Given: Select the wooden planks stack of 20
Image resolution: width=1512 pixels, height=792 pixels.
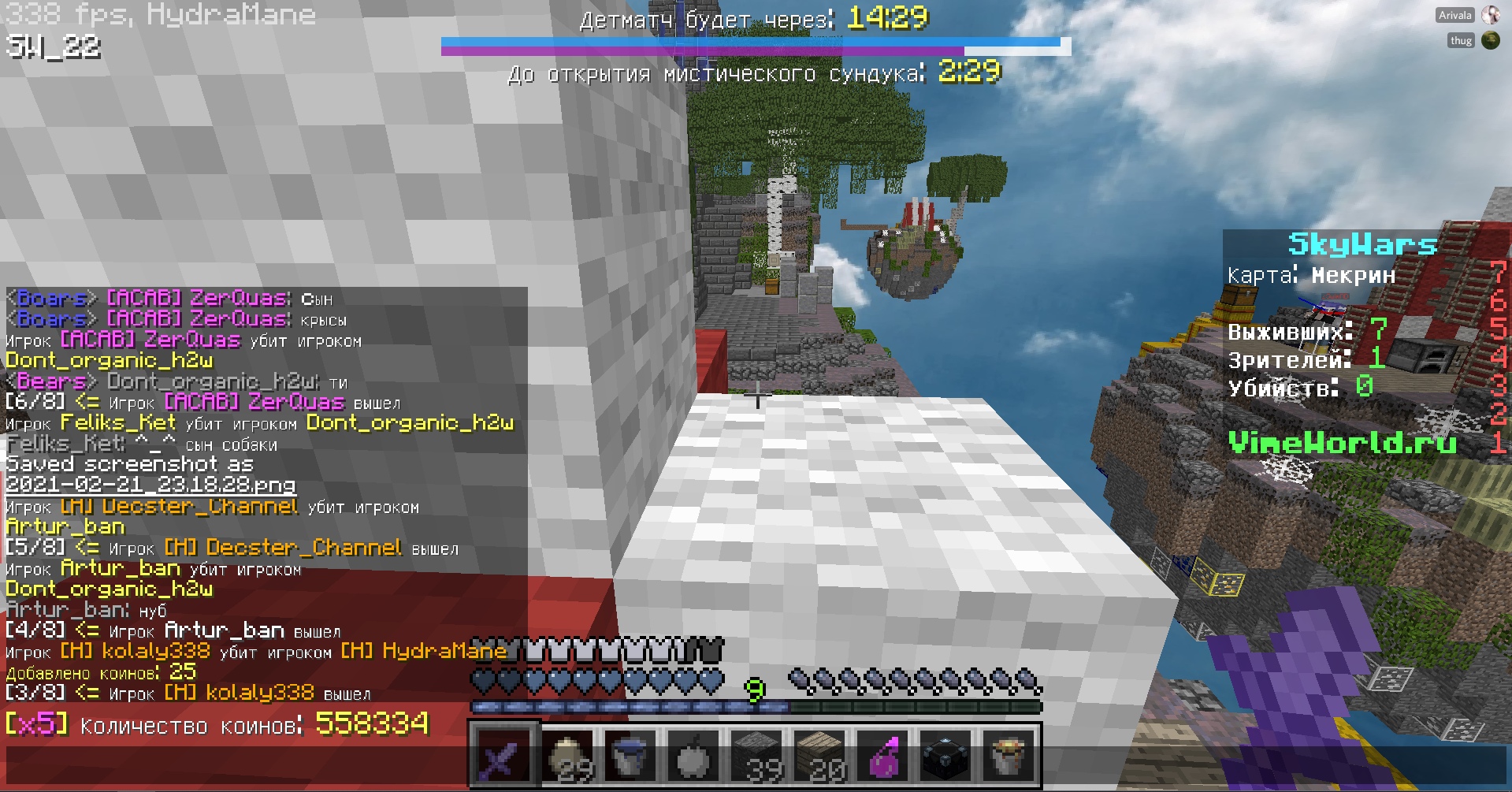Looking at the screenshot, I should point(819,756).
